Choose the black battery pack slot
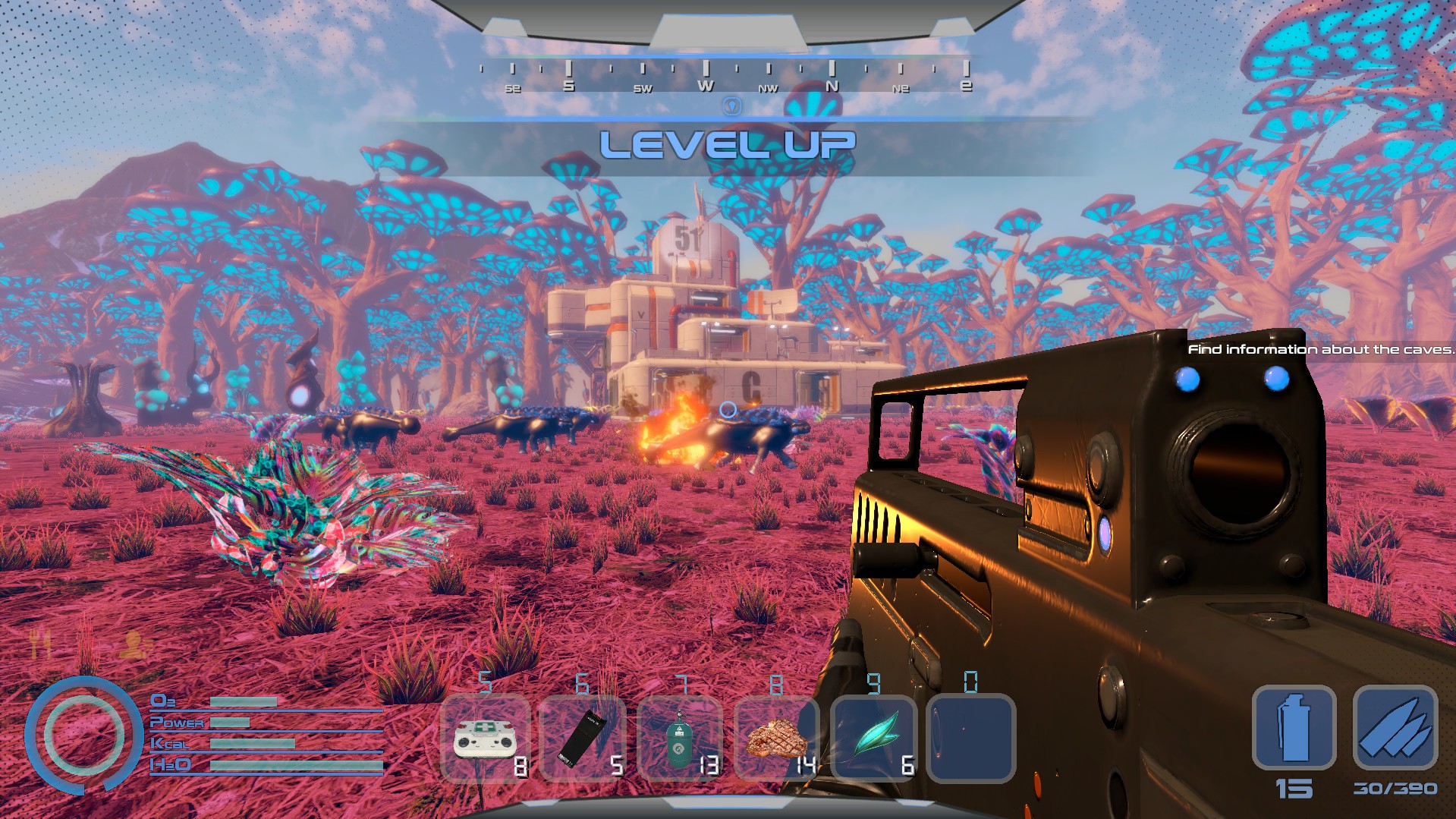Image resolution: width=1456 pixels, height=819 pixels. 583,739
